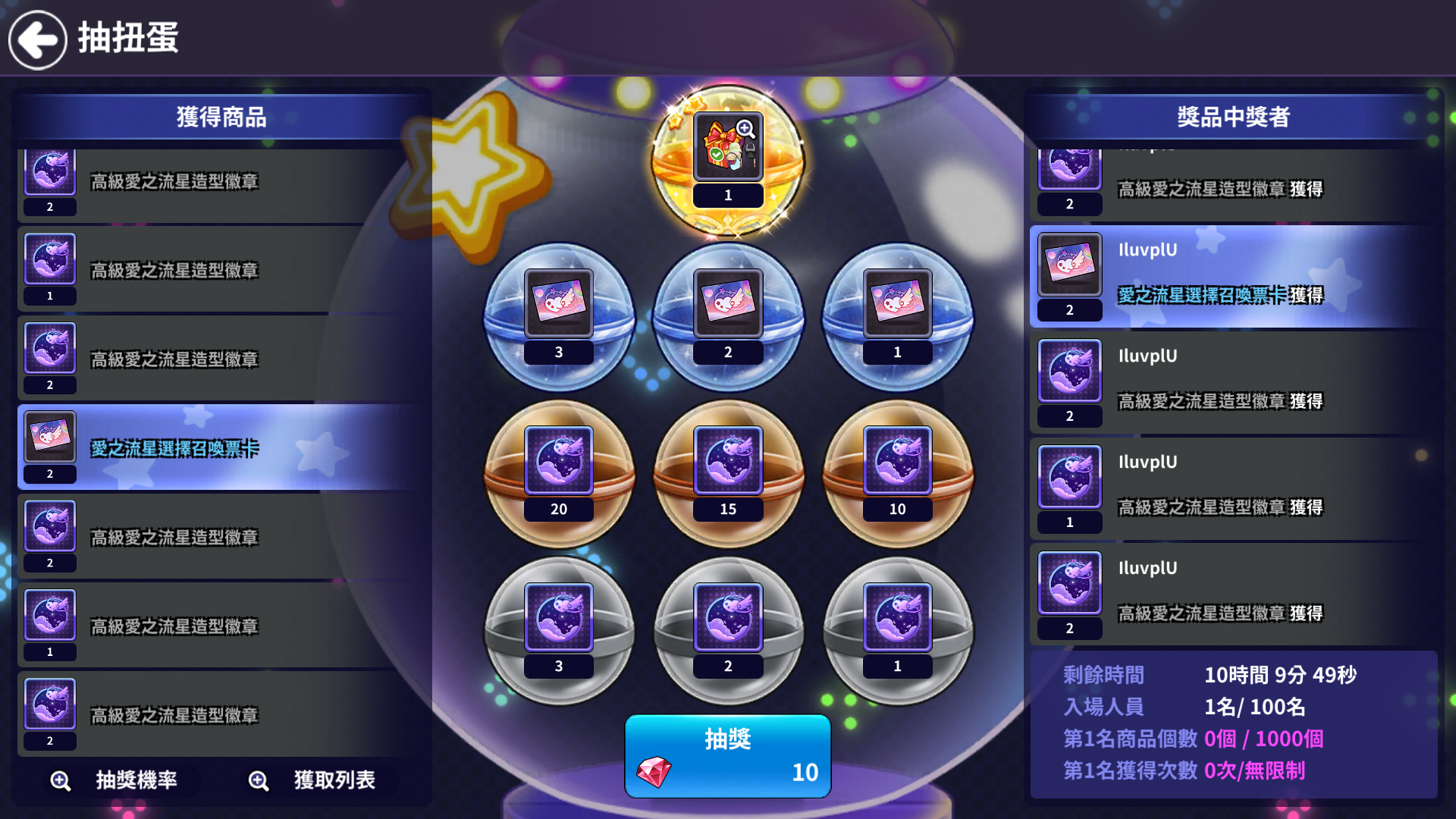Choose the bronze capsule with count 10

[x=897, y=473]
